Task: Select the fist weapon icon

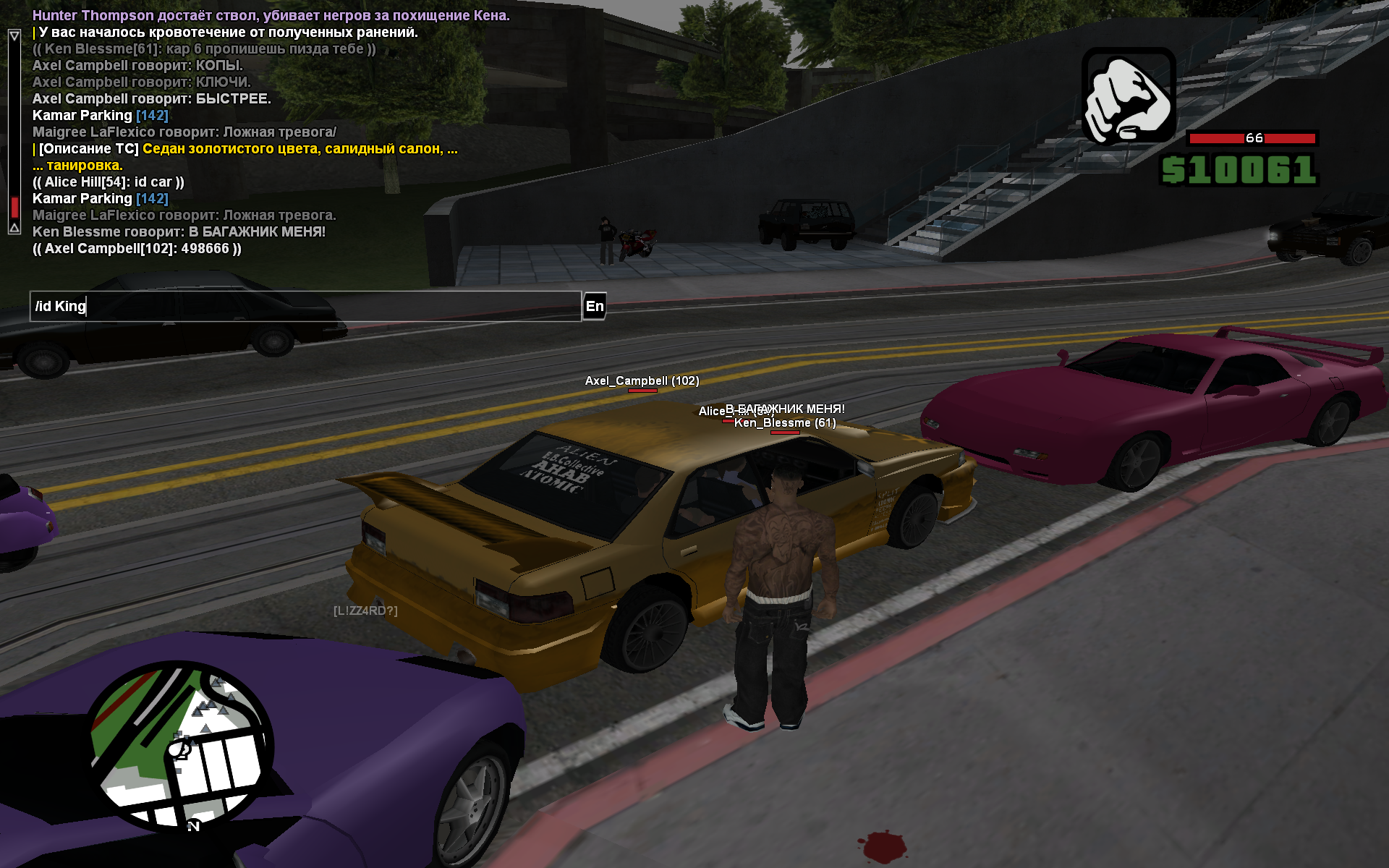Action: click(1128, 96)
